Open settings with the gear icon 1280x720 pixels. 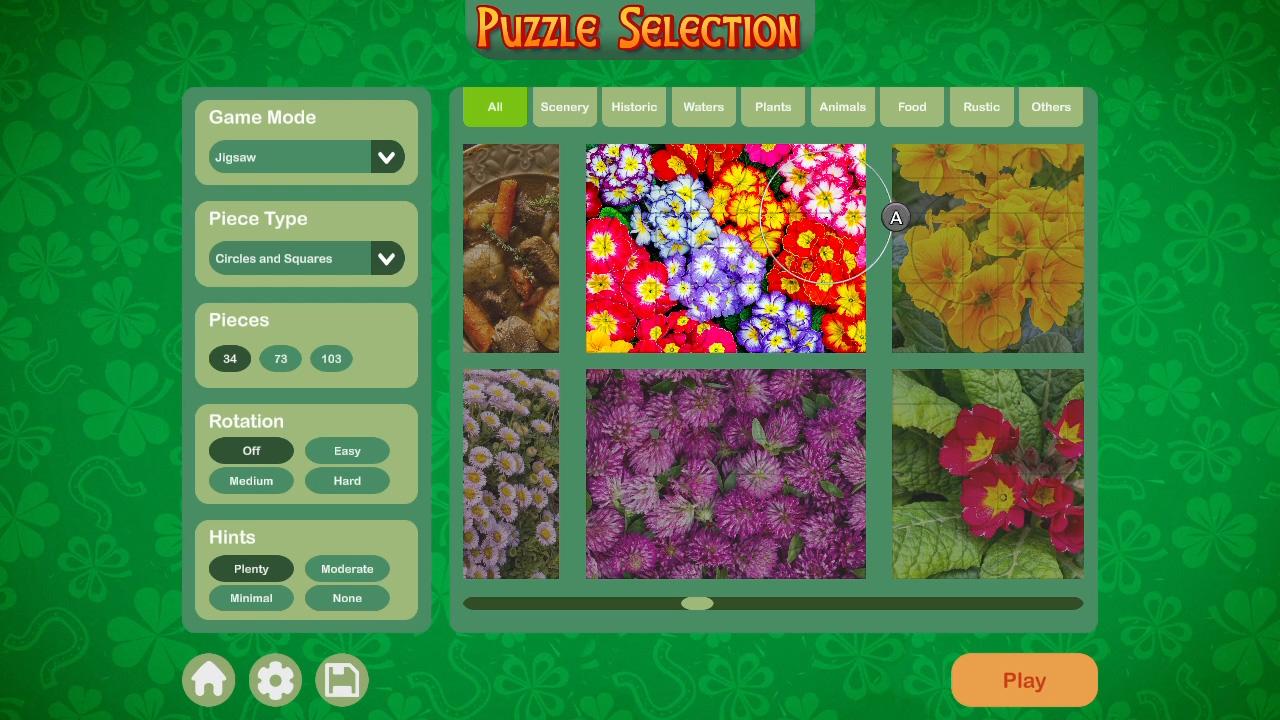pyautogui.click(x=275, y=679)
